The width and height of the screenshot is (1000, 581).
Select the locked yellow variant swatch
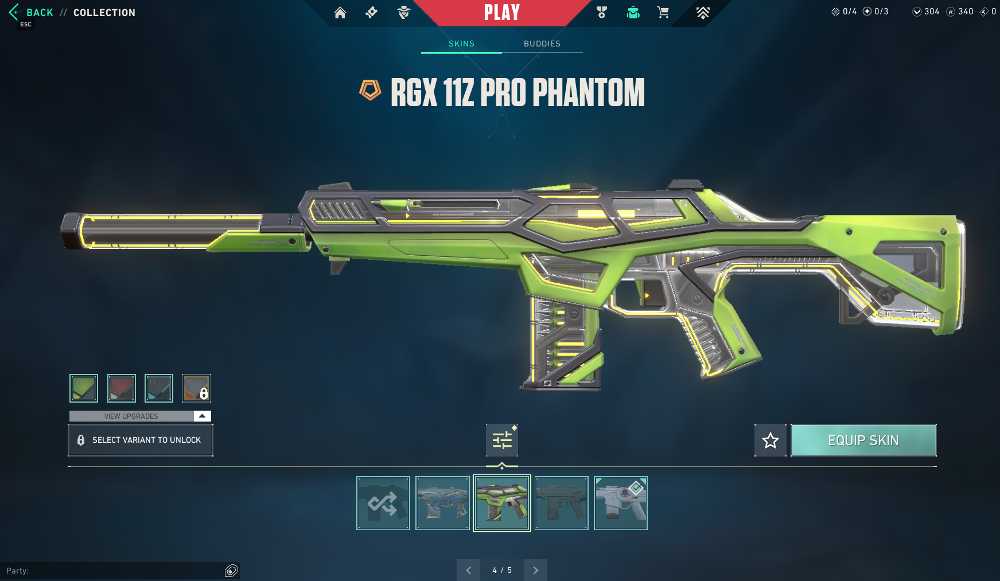tap(196, 388)
